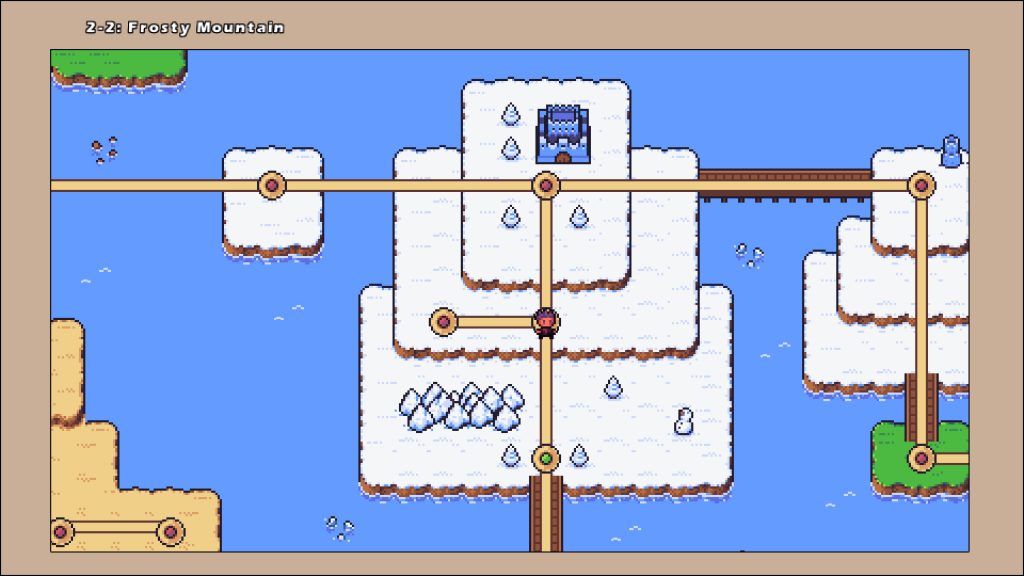This screenshot has height=576, width=1024.
Task: Choose the level node below the ice castle
Action: tap(545, 185)
